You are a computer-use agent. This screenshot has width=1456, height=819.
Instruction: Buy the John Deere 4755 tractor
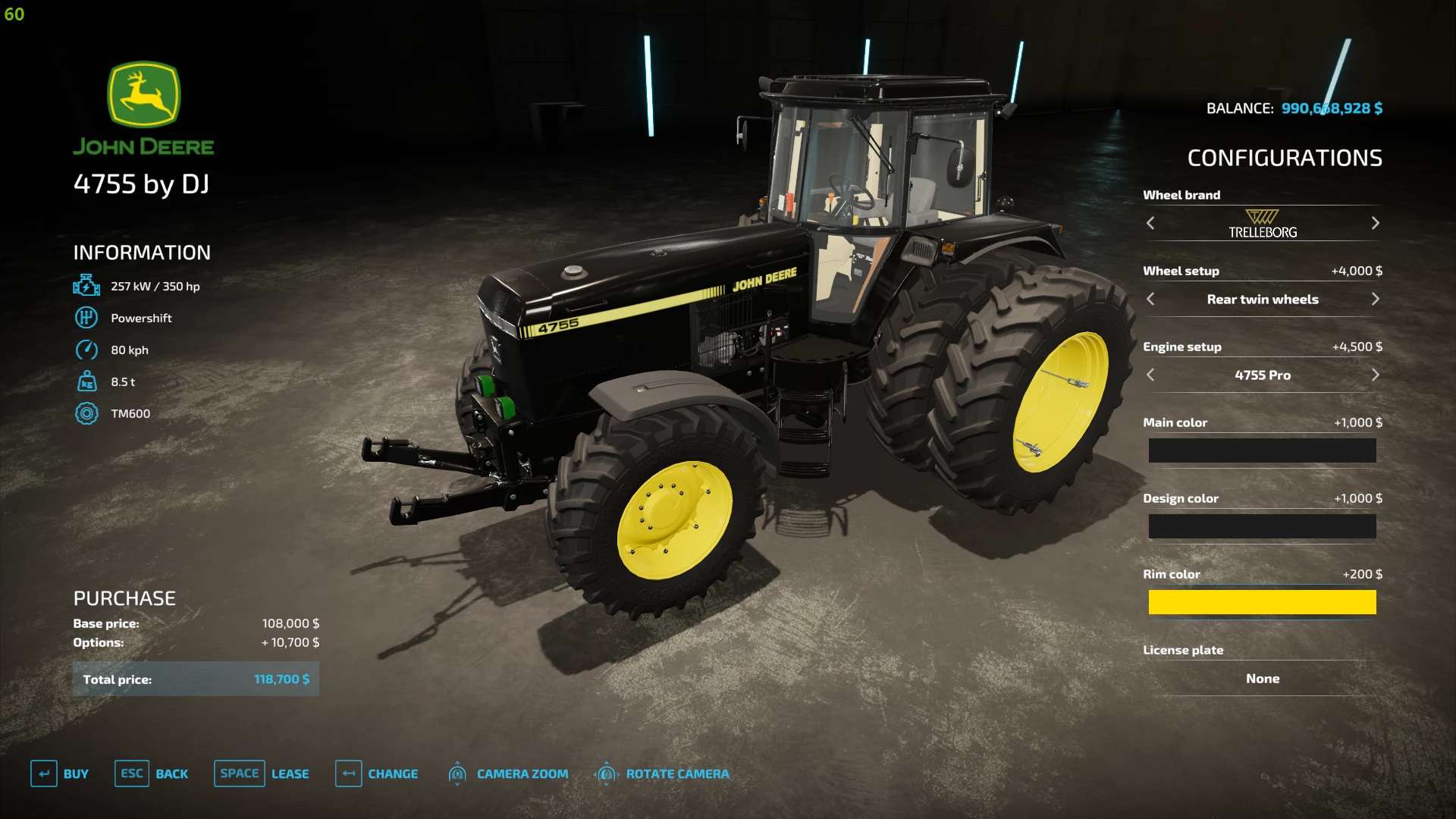60,773
